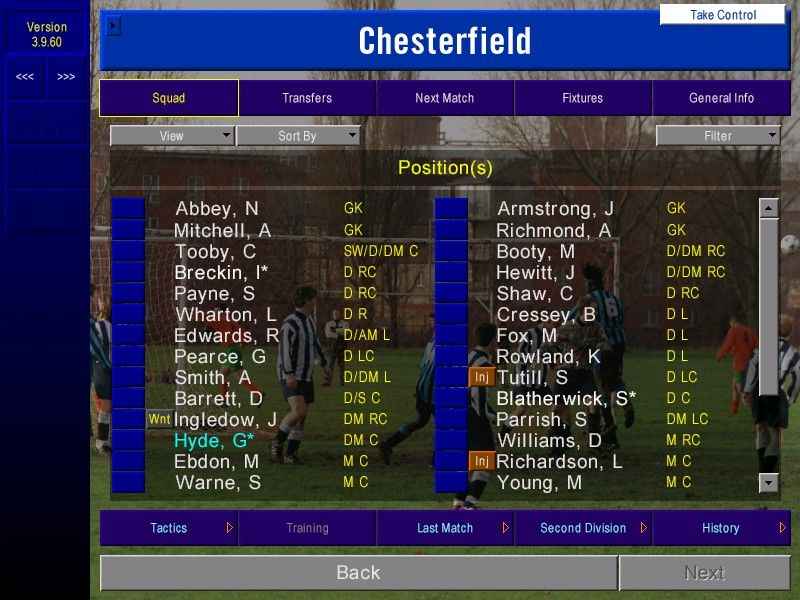Screen dimensions: 800x600
Task: Click the Take Control button
Action: tap(723, 15)
